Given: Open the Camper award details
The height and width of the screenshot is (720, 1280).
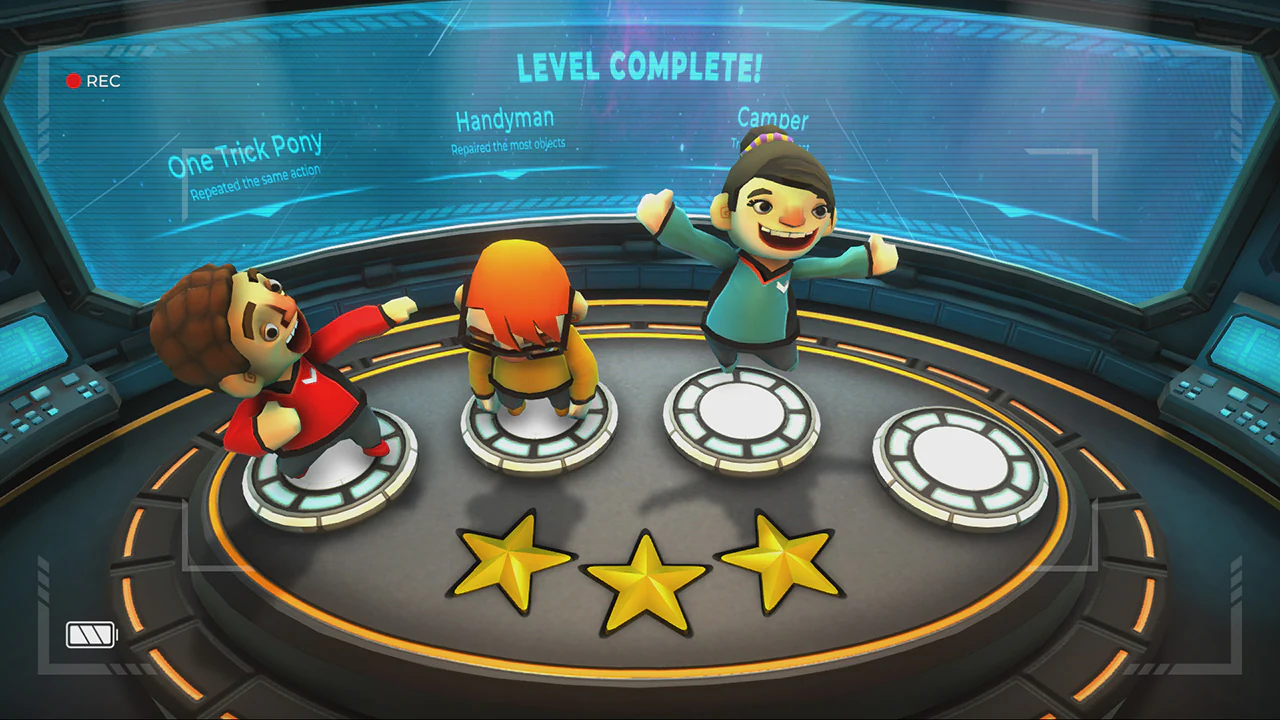Looking at the screenshot, I should 772,120.
